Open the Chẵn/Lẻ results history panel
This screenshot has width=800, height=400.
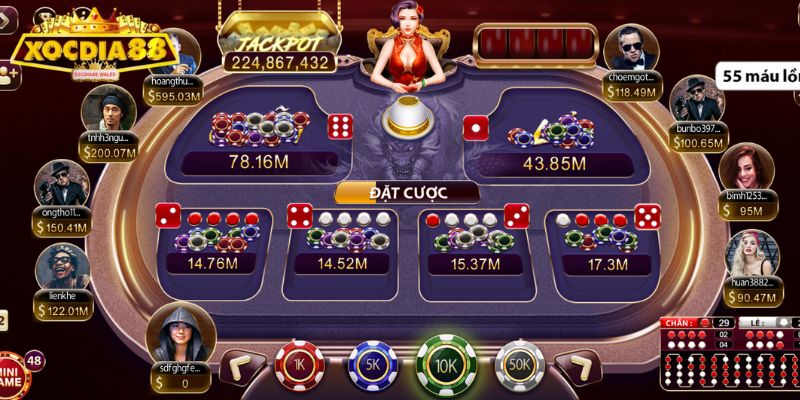pyautogui.click(x=730, y=355)
